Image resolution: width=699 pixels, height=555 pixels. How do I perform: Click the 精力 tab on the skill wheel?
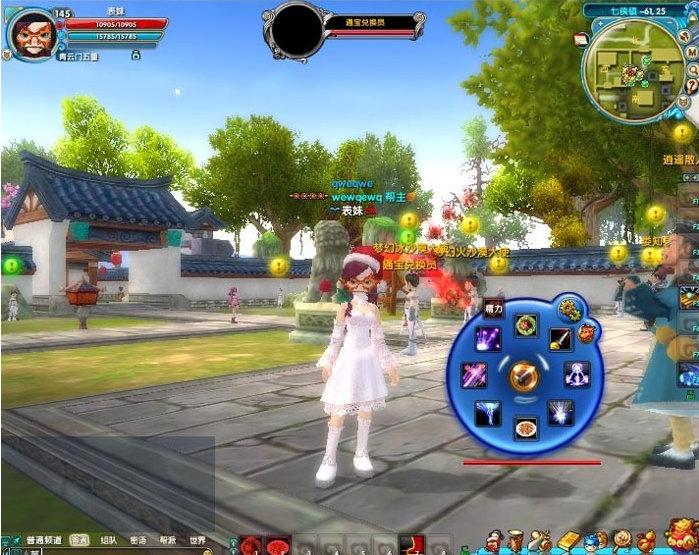[492, 308]
